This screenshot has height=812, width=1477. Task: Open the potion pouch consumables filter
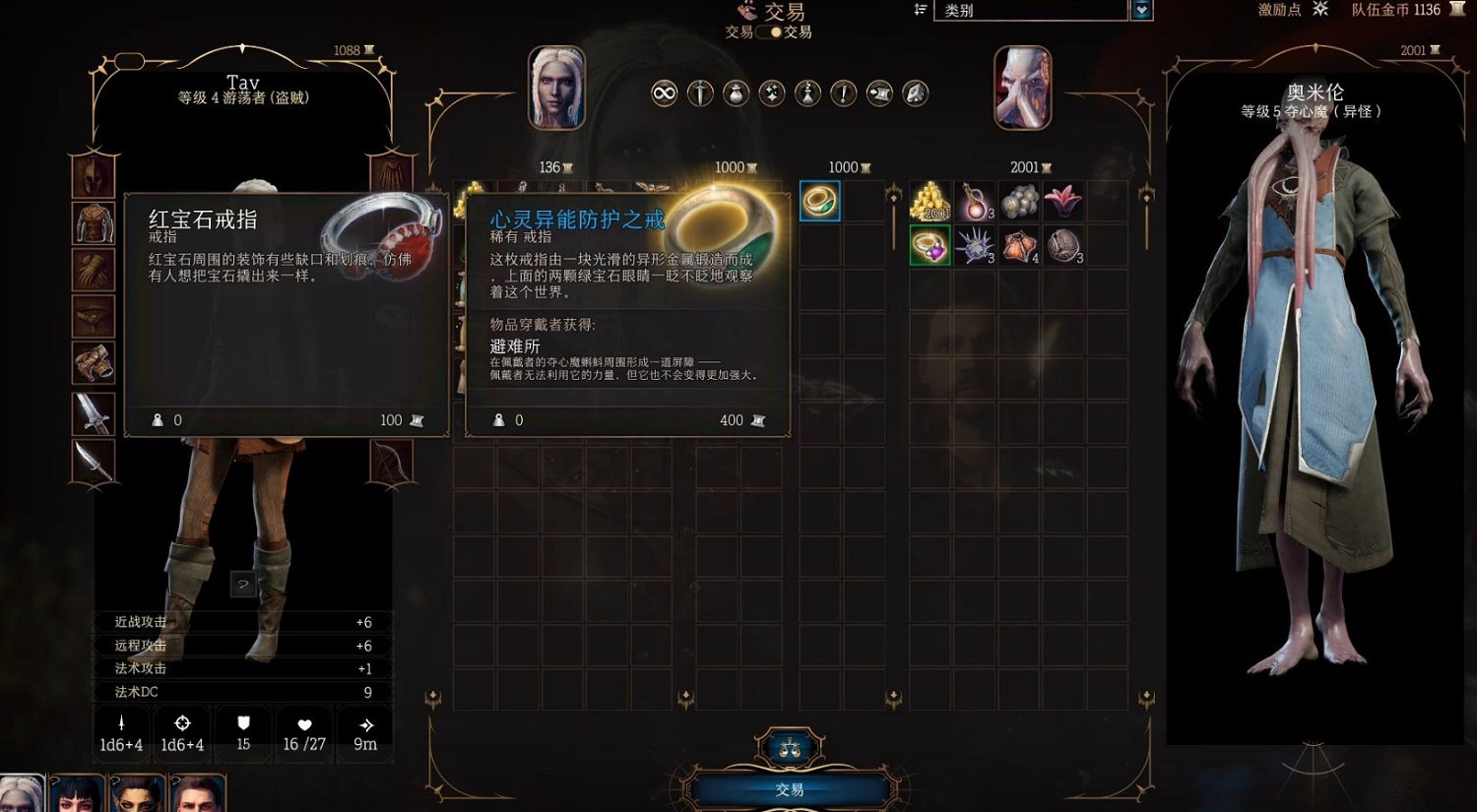pos(736,93)
